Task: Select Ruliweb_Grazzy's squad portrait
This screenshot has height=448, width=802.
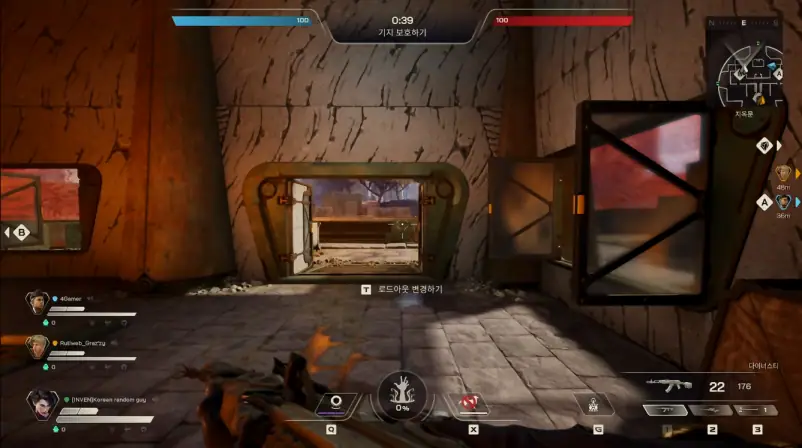Action: 38,345
